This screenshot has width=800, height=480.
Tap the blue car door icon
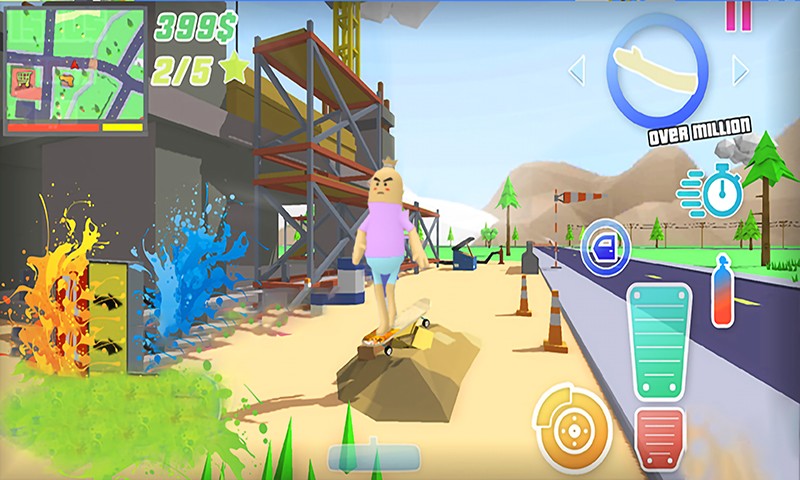(606, 245)
